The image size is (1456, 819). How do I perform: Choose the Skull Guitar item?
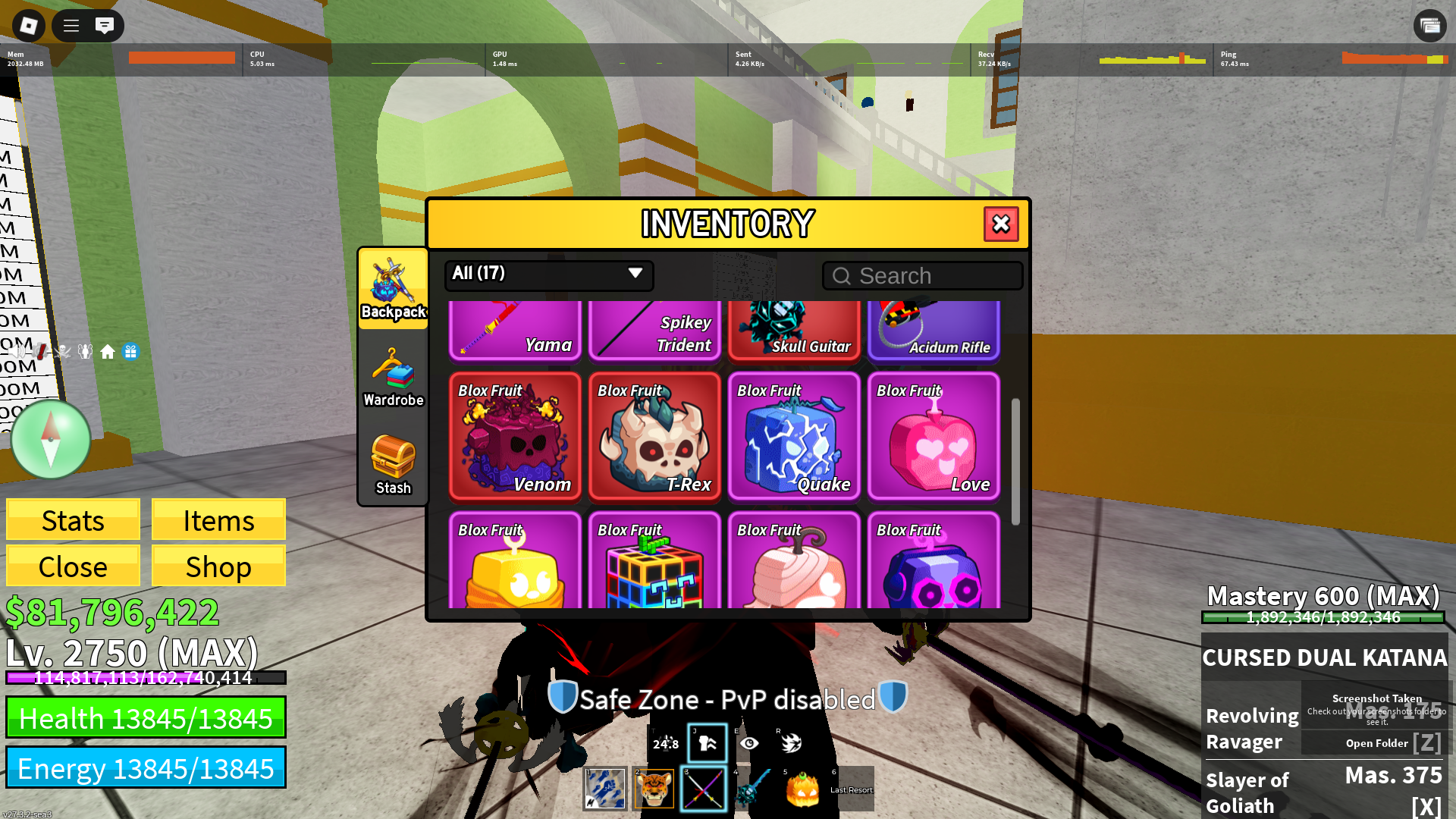[x=794, y=331]
